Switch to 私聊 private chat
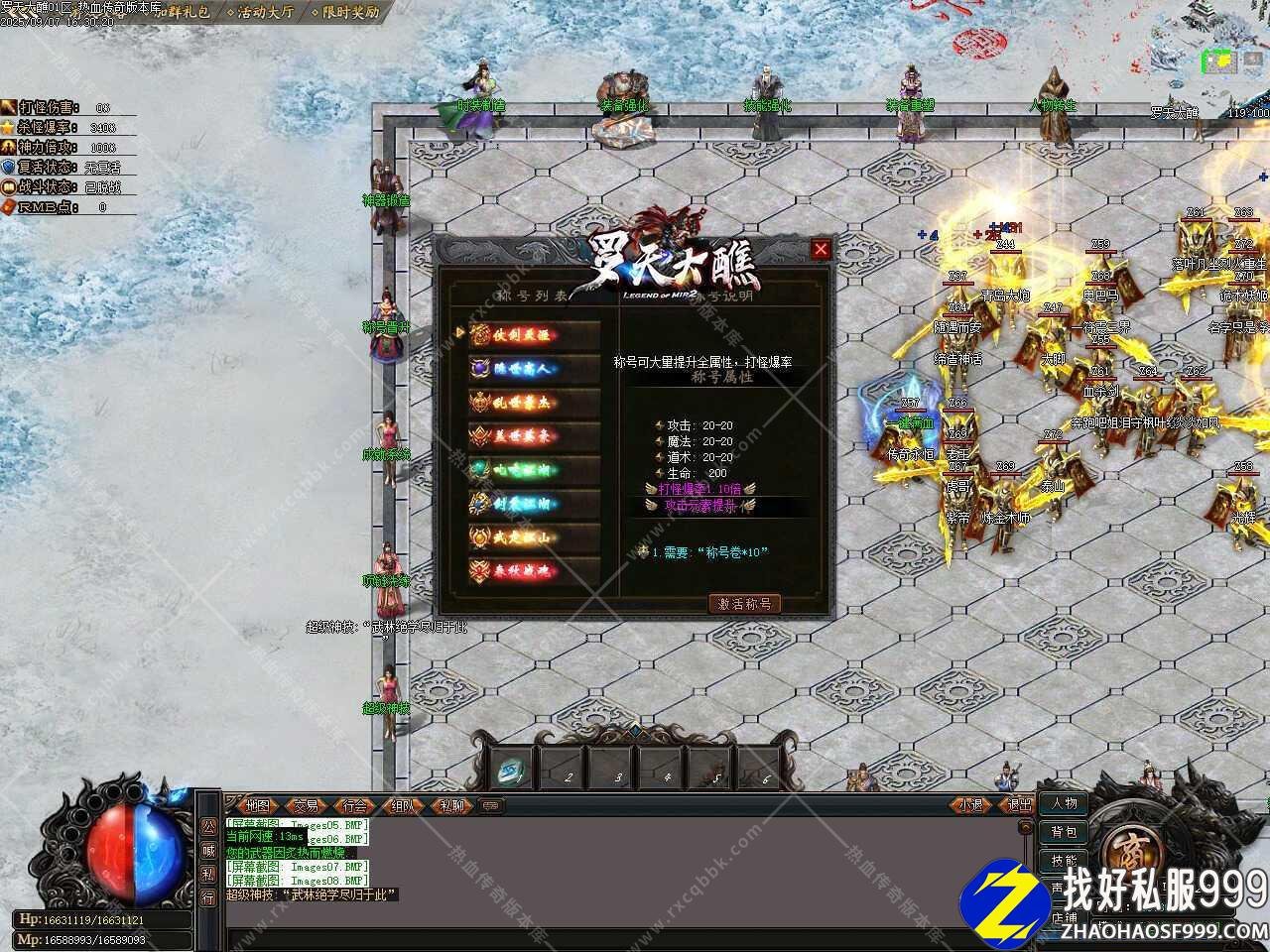Image resolution: width=1270 pixels, height=952 pixels. tap(451, 805)
